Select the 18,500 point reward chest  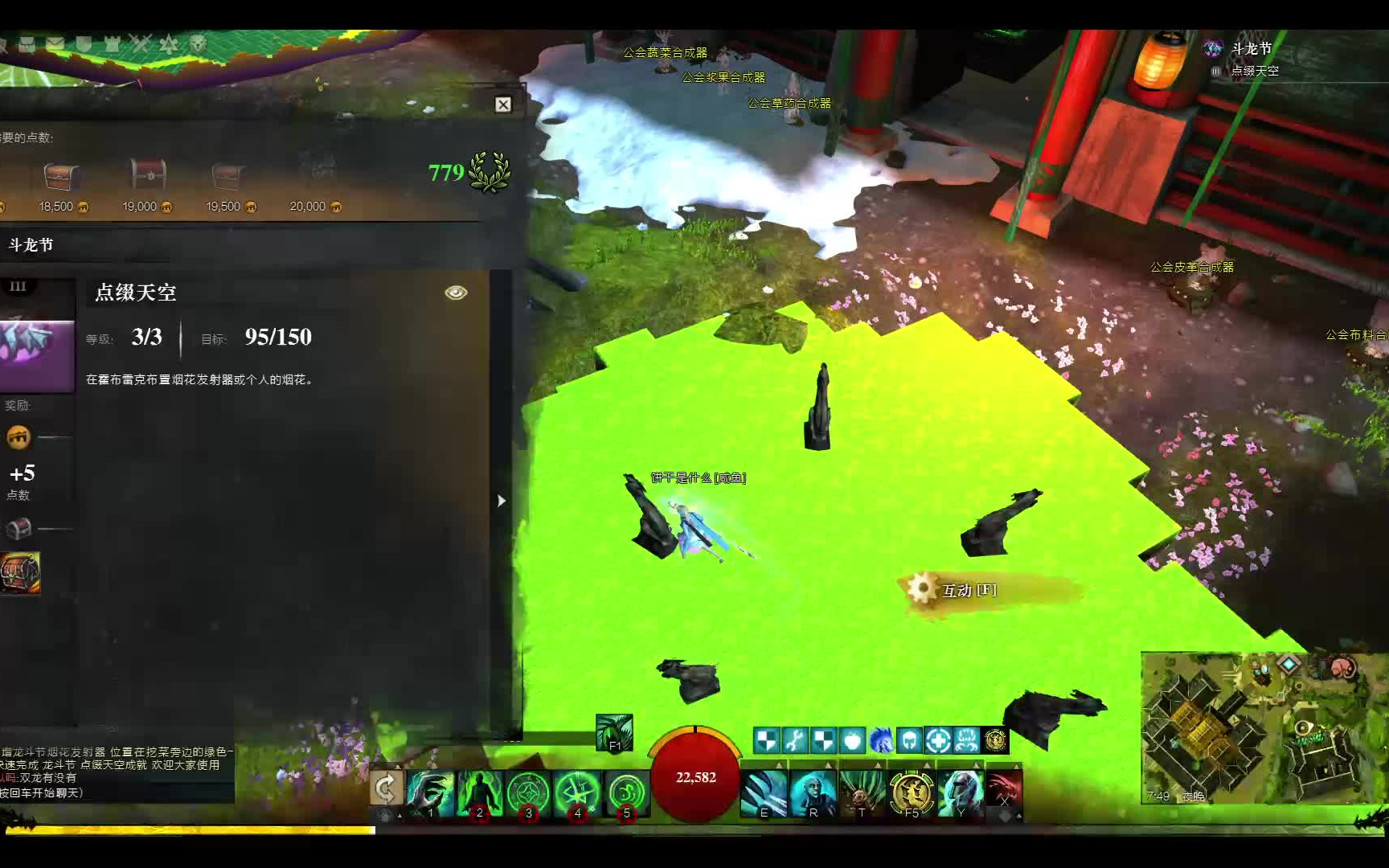point(61,175)
